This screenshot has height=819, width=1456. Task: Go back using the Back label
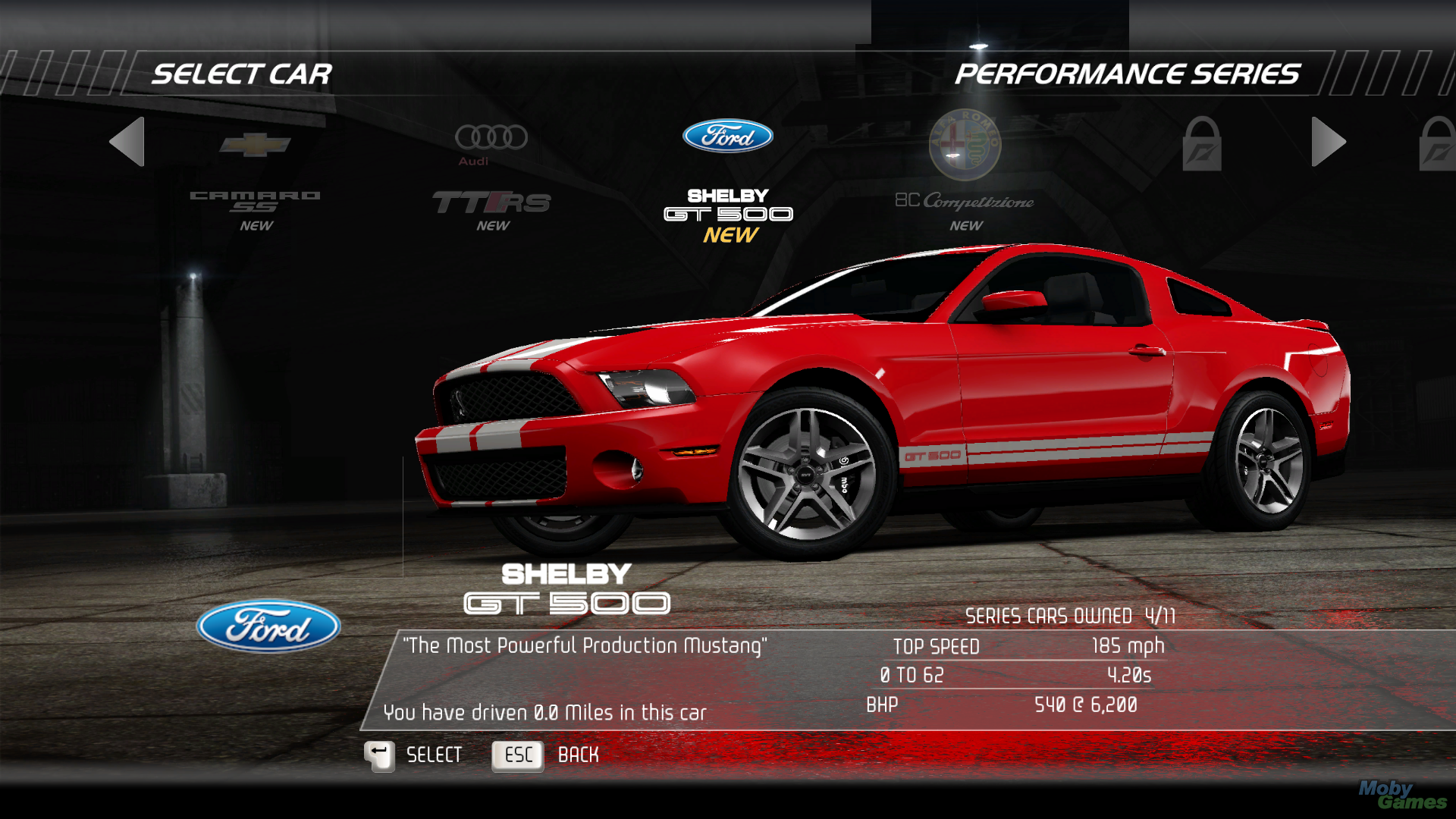[578, 755]
